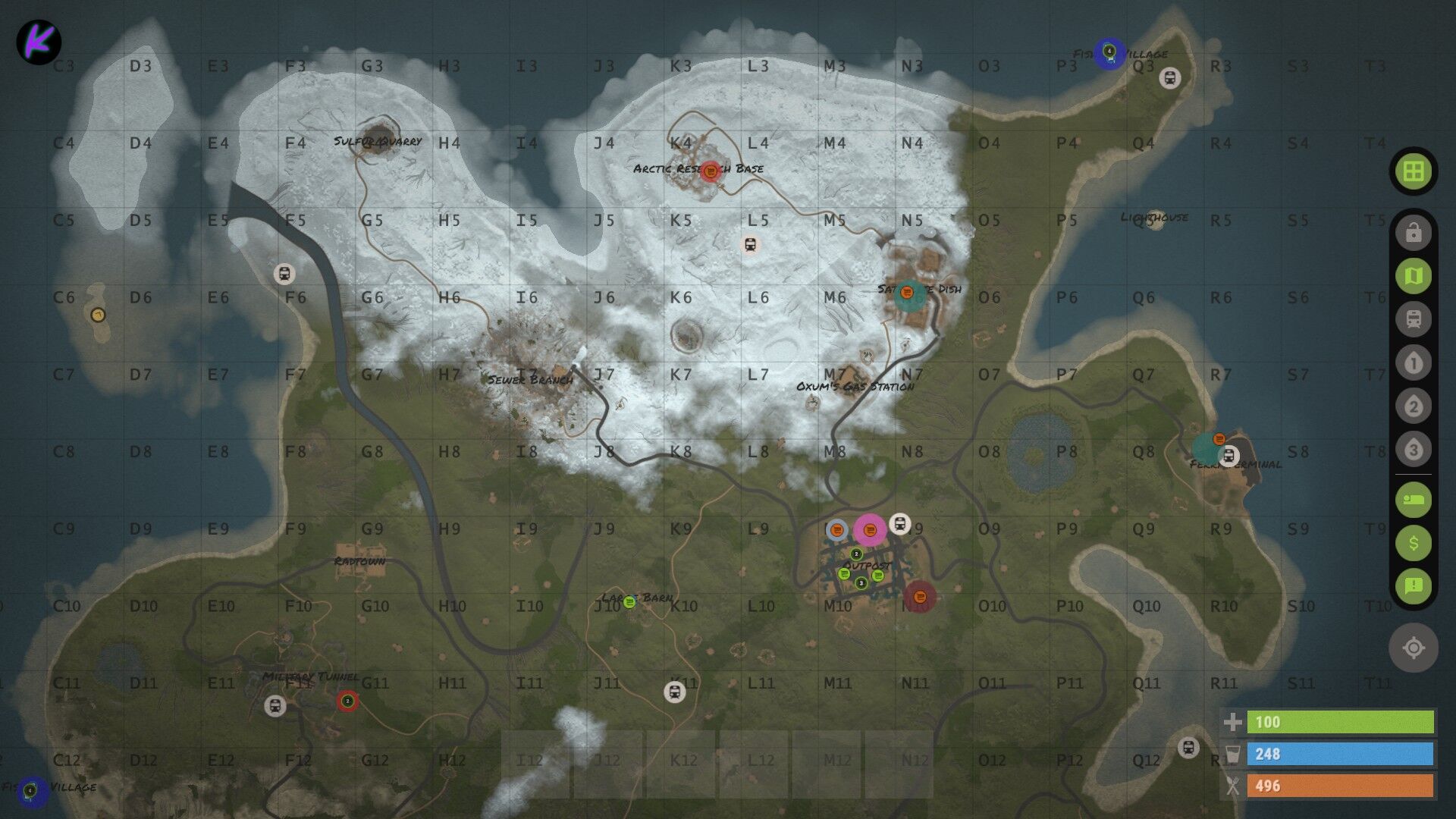Image resolution: width=1456 pixels, height=819 pixels.
Task: Click the purple K logo icon
Action: [x=39, y=42]
